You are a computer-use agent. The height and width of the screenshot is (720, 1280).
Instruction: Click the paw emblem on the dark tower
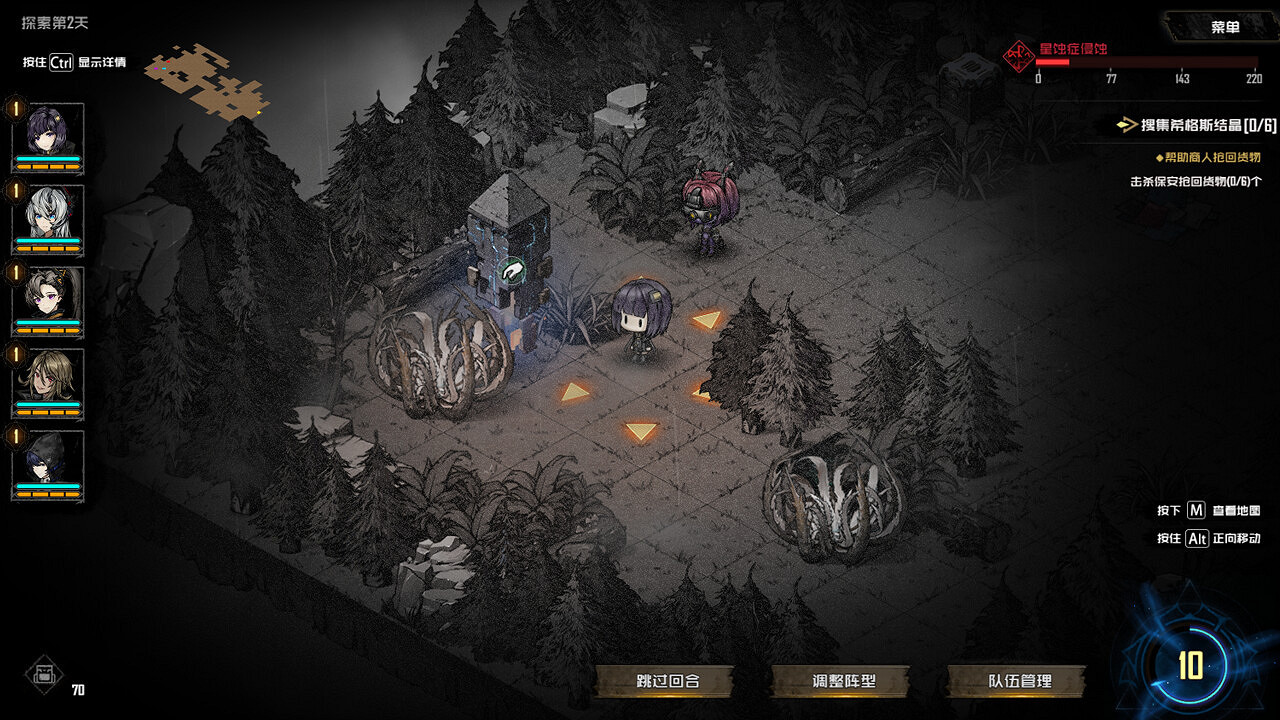[511, 268]
